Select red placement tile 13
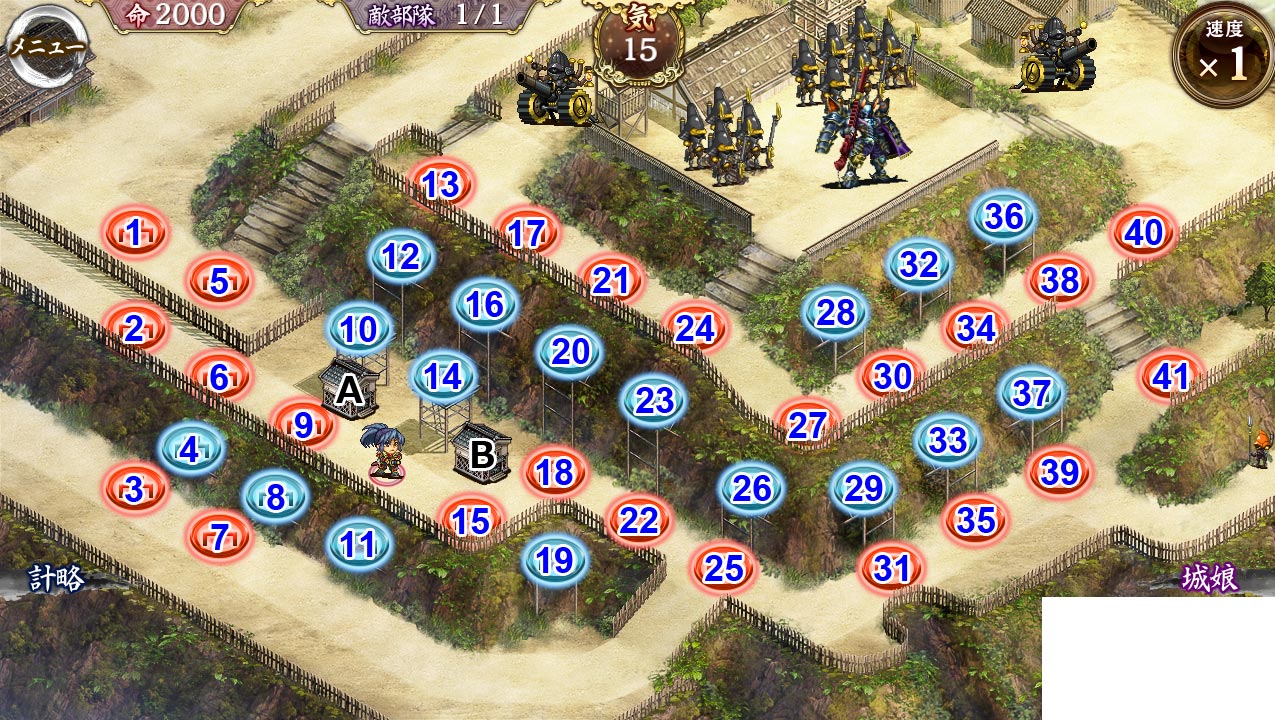Screen dimensions: 1275x720 (441, 184)
